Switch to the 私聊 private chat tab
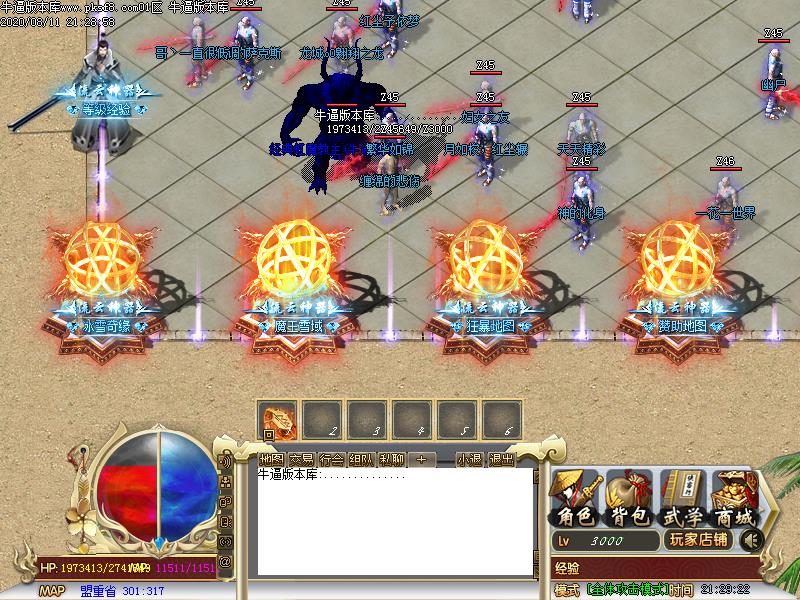Screen dimensions: 800x600 pos(391,460)
